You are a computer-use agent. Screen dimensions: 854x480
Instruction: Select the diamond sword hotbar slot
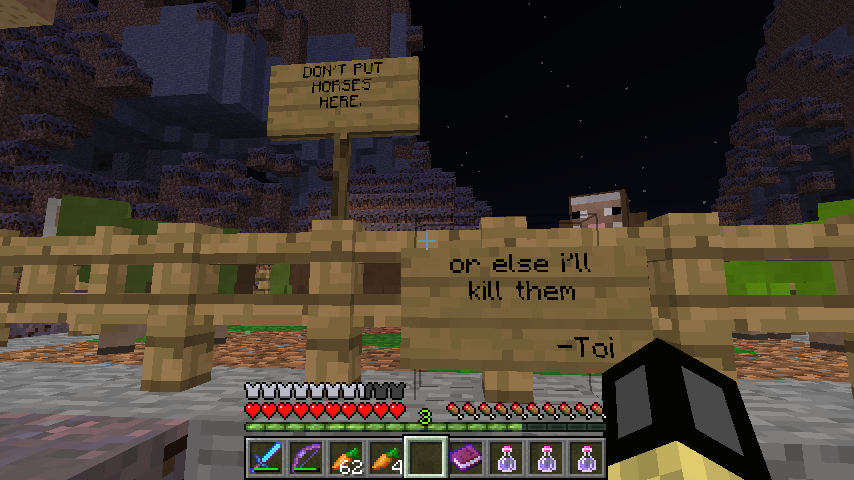pyautogui.click(x=264, y=459)
